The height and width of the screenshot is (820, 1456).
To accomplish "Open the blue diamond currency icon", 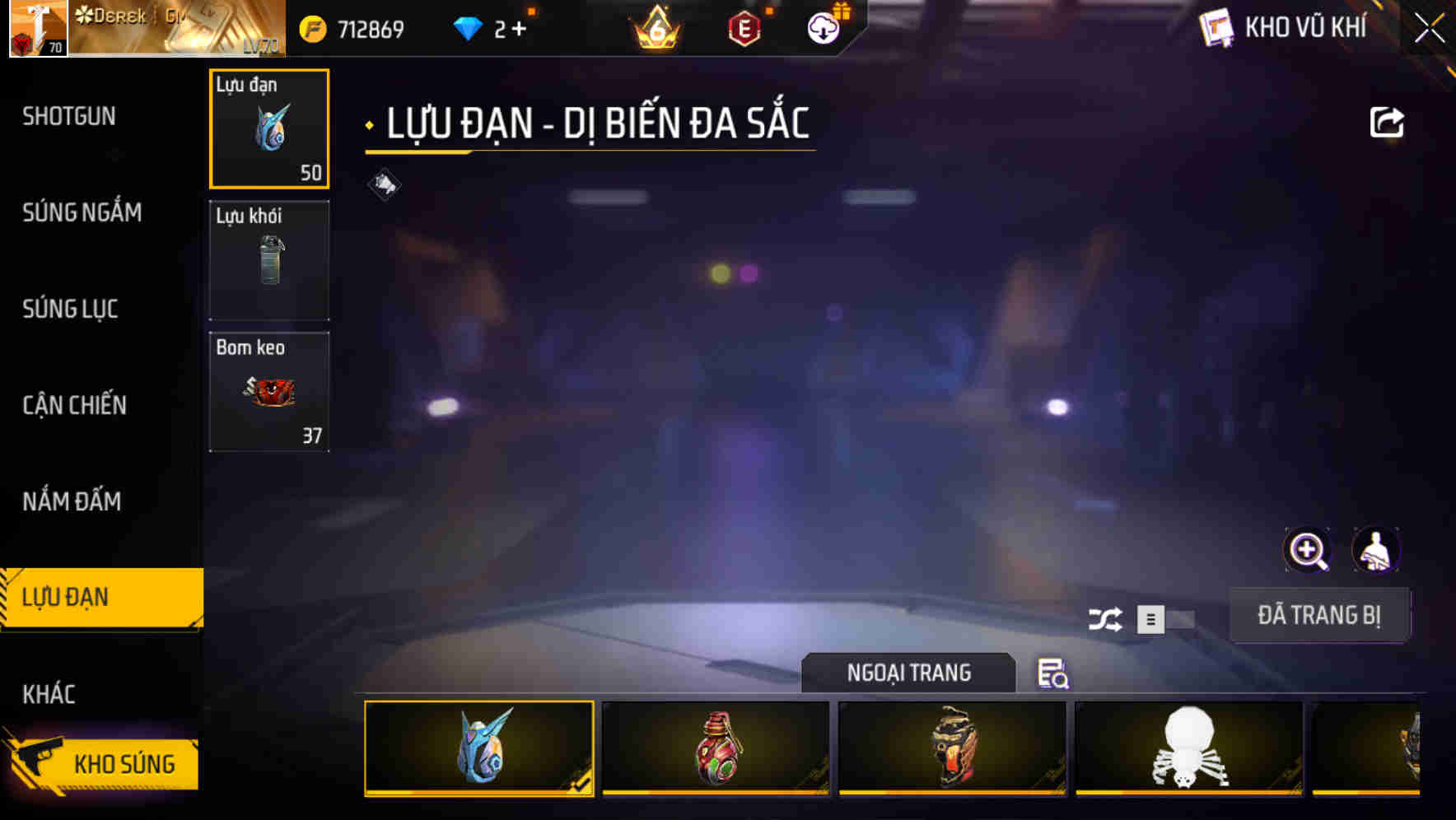I will (x=469, y=27).
